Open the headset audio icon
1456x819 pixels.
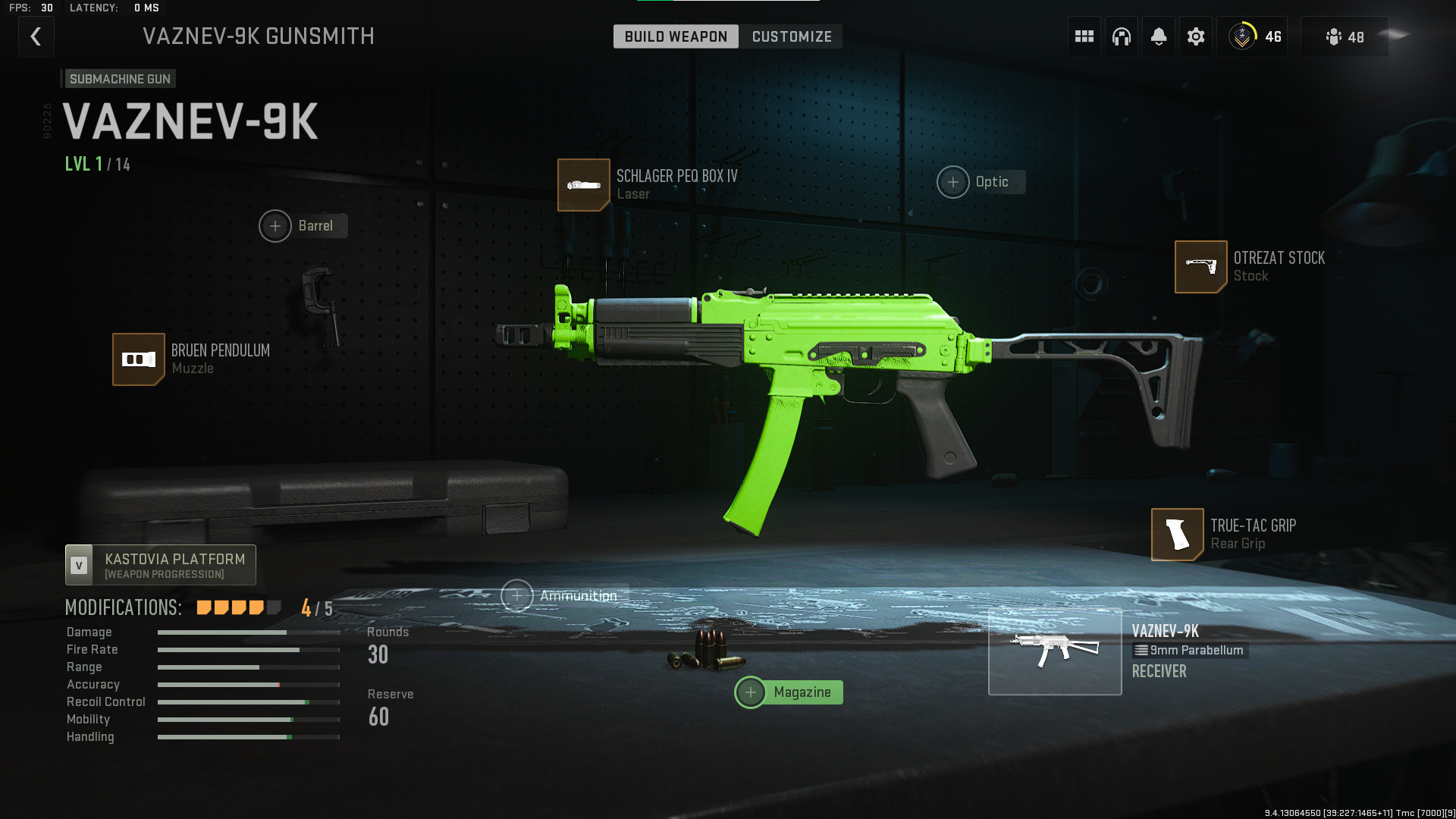pos(1121,36)
